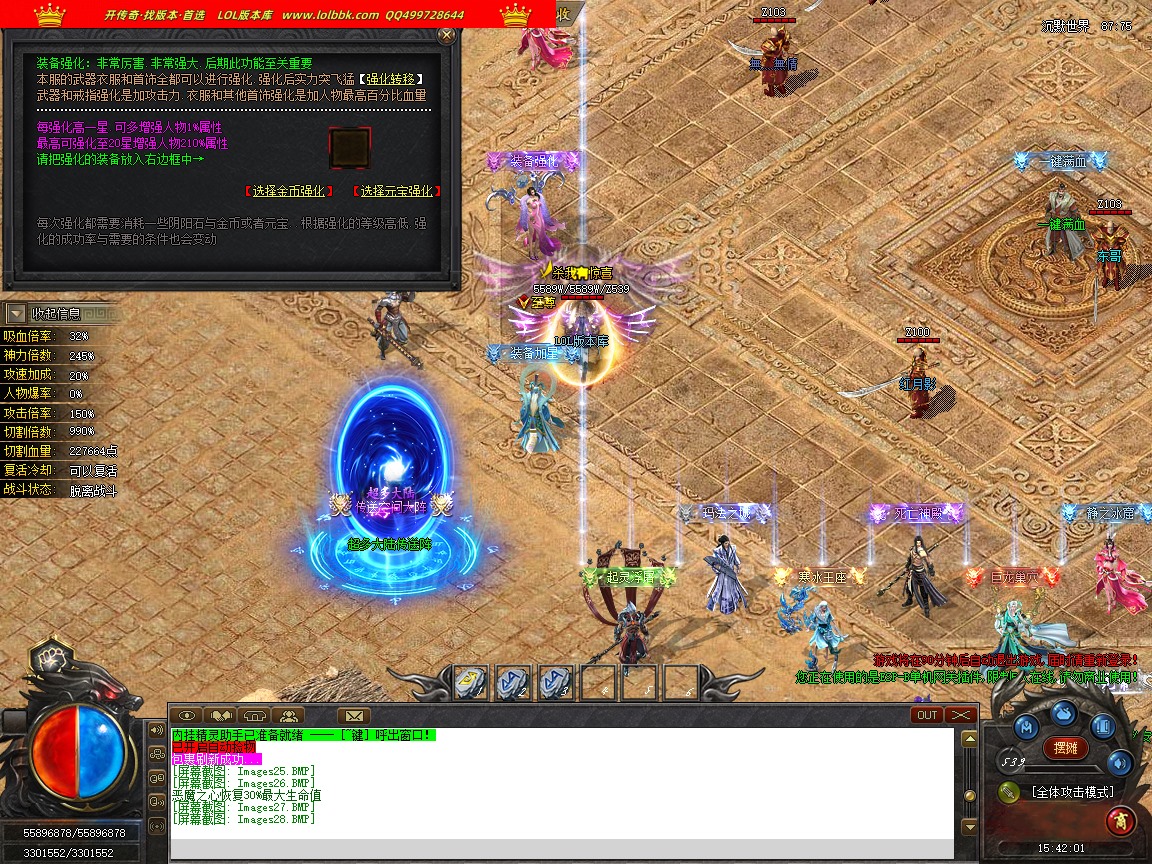Click the crossed-swords button next to OUT
The width and height of the screenshot is (1152, 864).
(960, 715)
